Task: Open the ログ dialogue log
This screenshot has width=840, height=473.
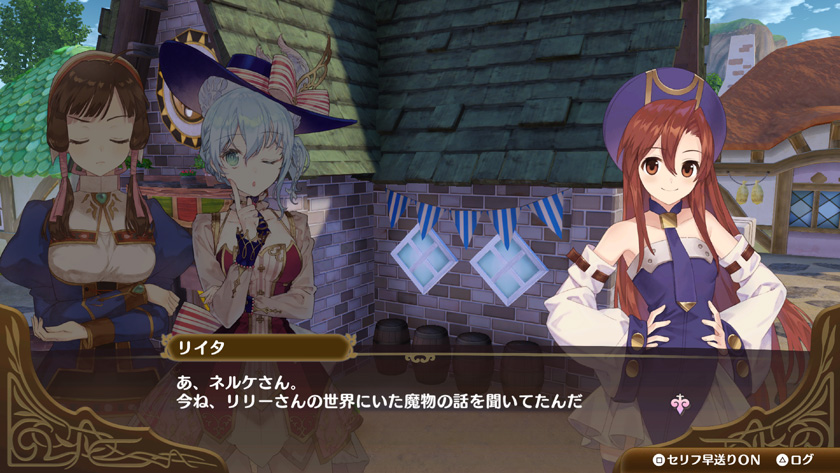Action: pyautogui.click(x=795, y=459)
